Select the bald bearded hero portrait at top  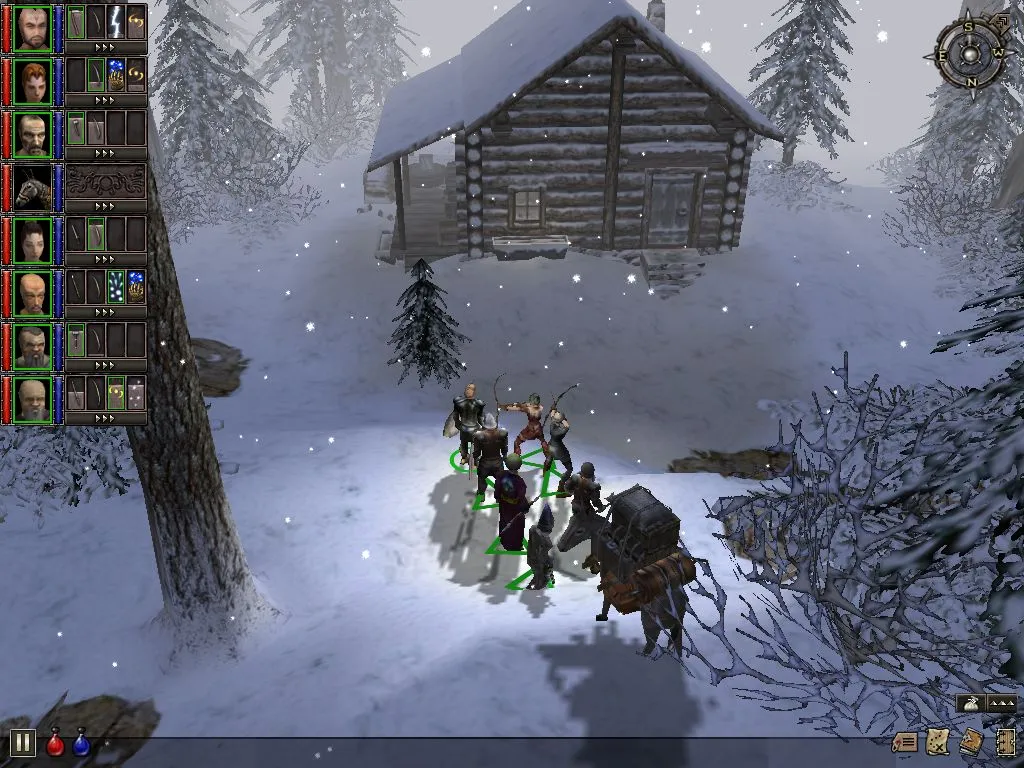pos(32,26)
